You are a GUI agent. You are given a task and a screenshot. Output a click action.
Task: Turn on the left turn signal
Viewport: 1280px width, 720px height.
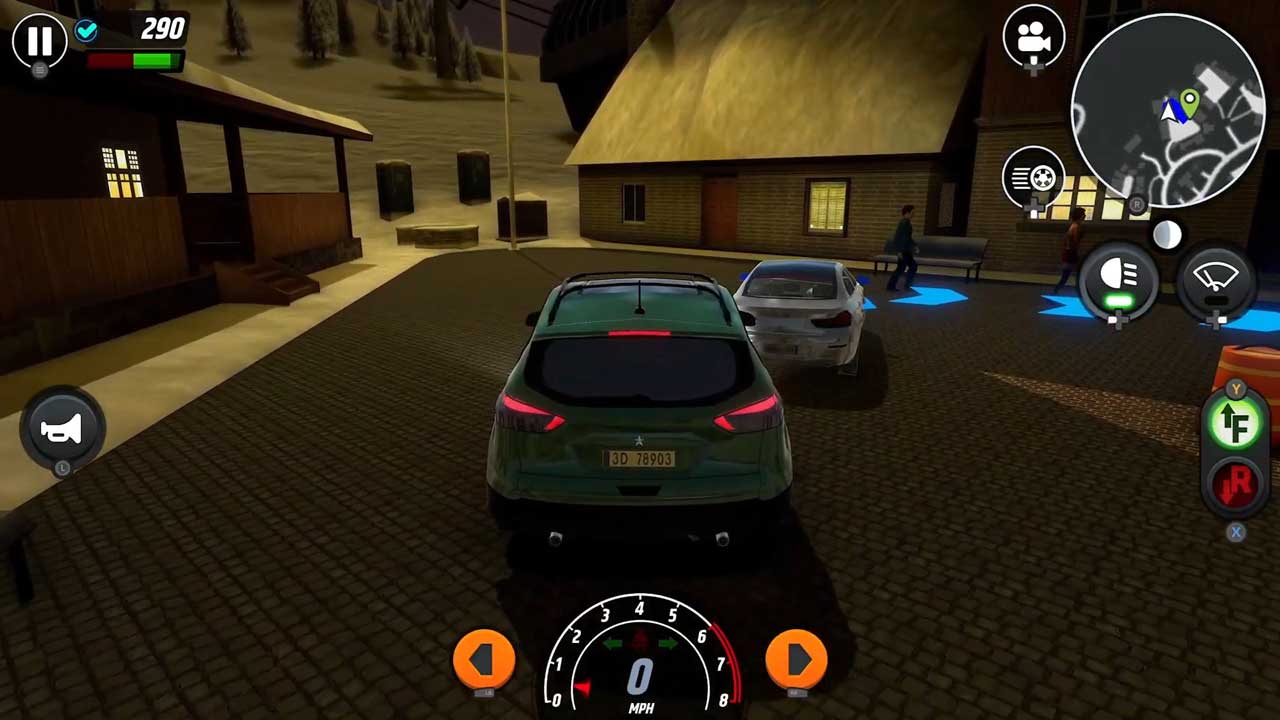pyautogui.click(x=484, y=659)
